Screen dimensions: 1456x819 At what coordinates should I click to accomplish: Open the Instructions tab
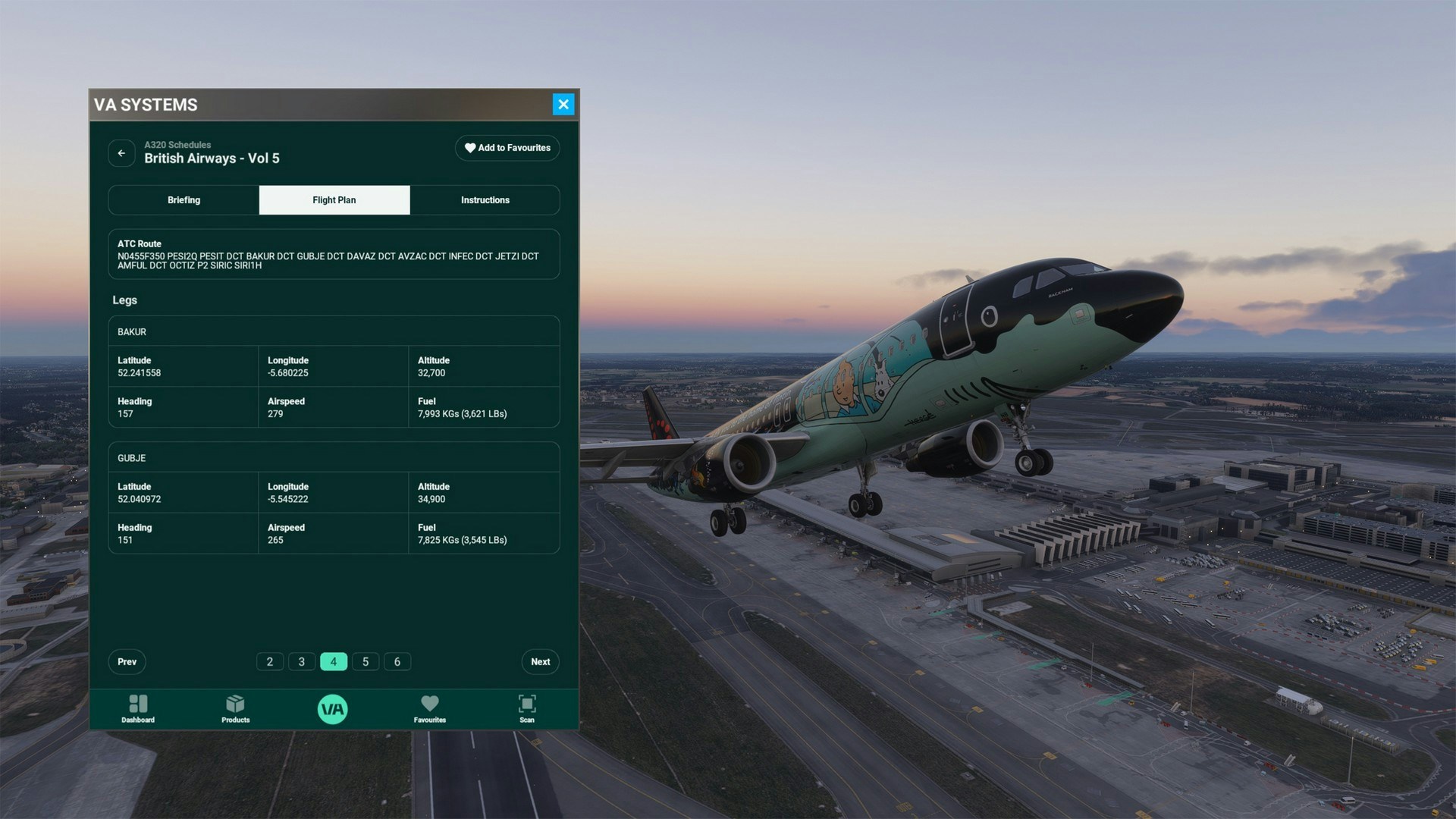pyautogui.click(x=485, y=200)
